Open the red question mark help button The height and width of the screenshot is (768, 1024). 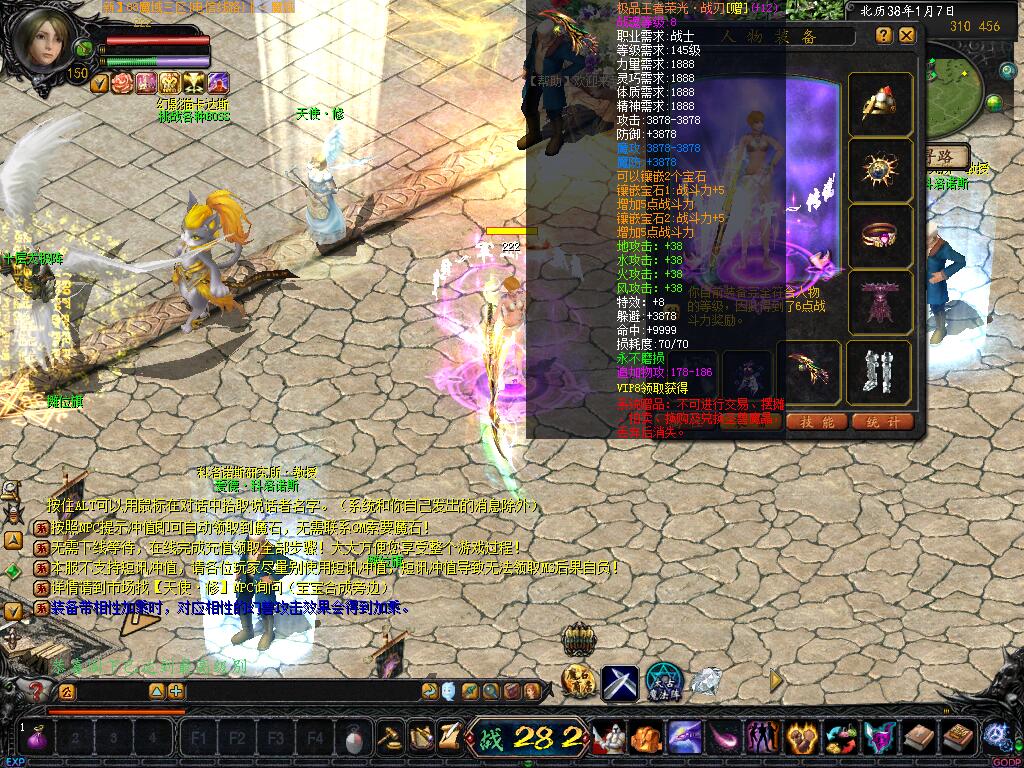click(37, 690)
